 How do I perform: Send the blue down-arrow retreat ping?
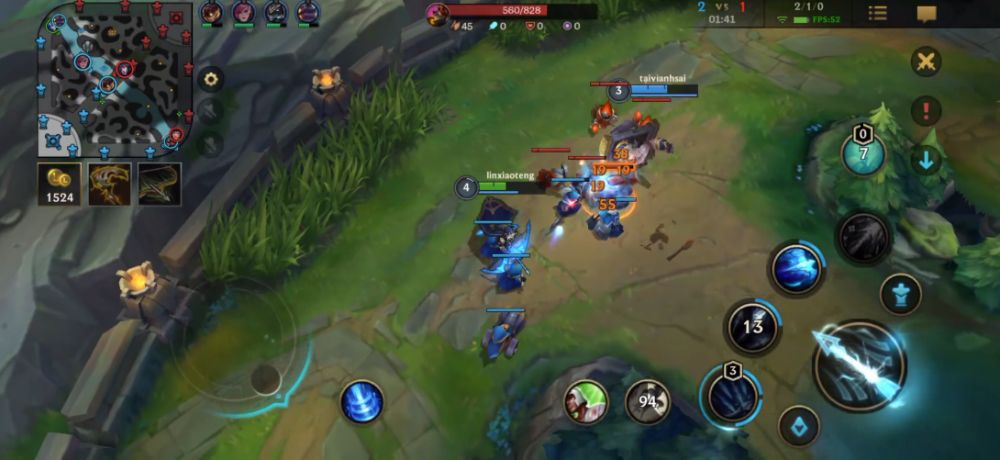click(926, 159)
